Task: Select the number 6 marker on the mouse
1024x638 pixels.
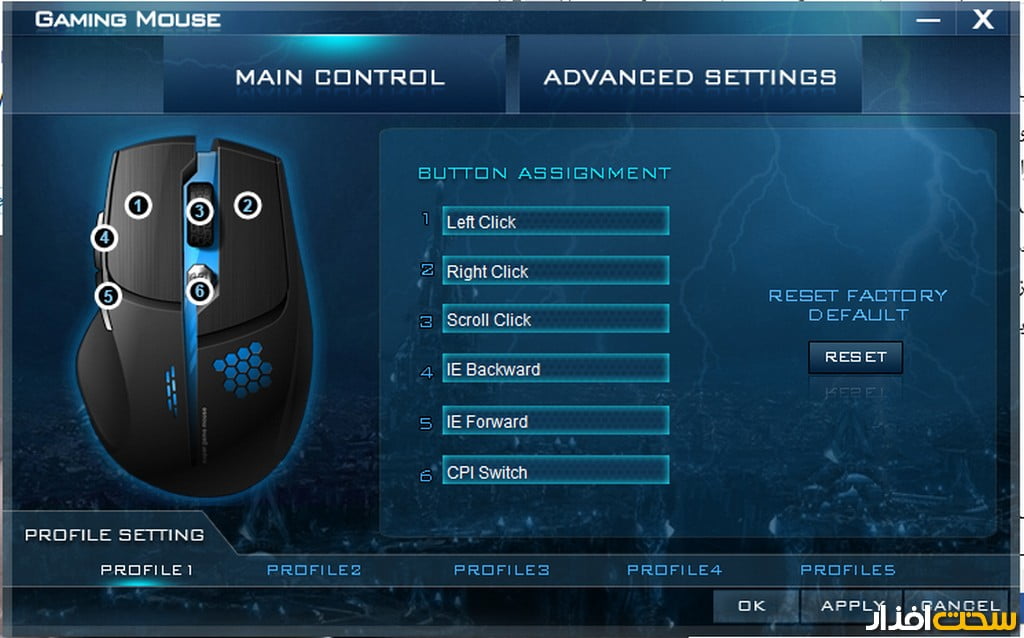Action: [200, 290]
